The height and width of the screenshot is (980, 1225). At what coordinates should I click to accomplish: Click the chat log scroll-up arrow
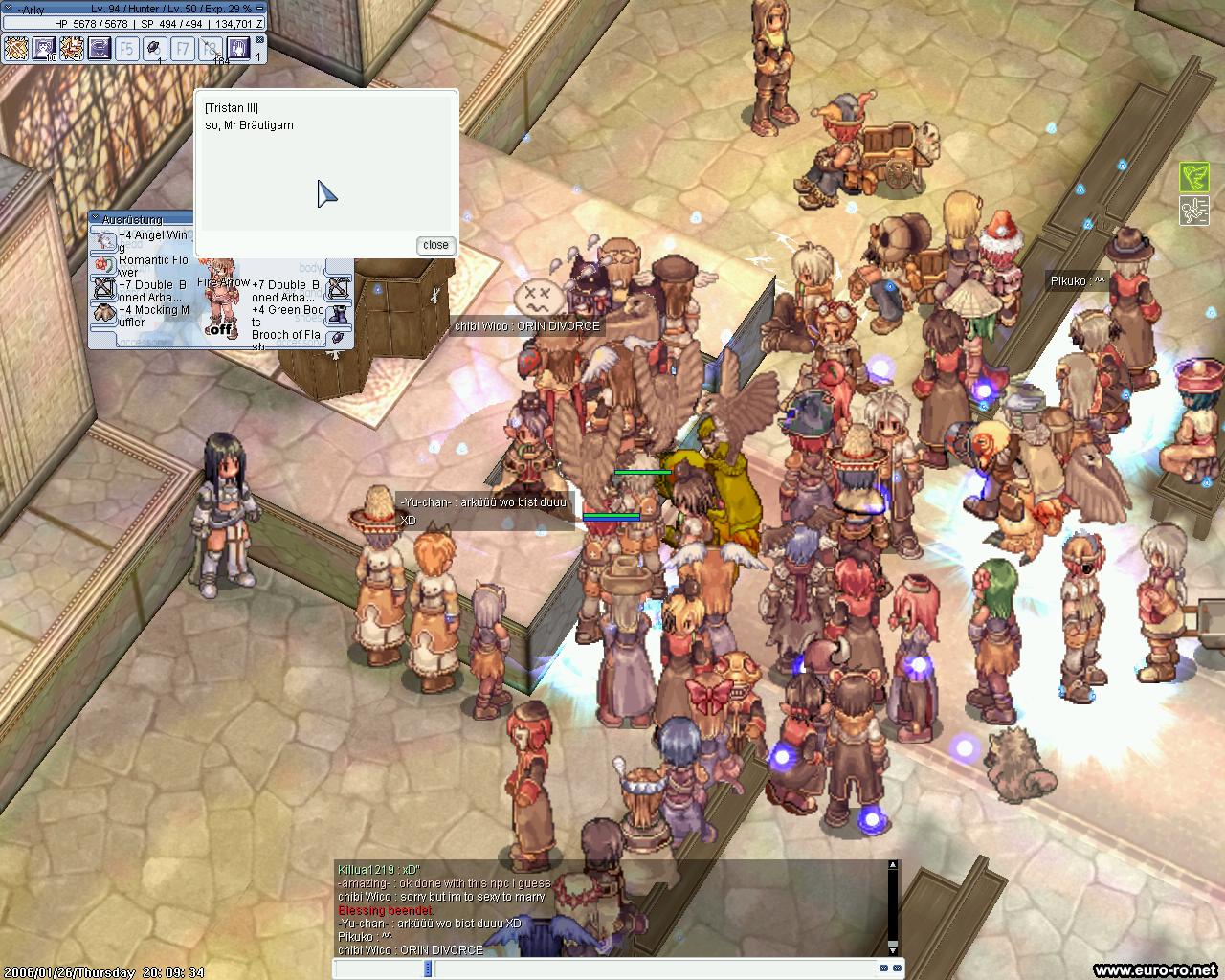893,866
